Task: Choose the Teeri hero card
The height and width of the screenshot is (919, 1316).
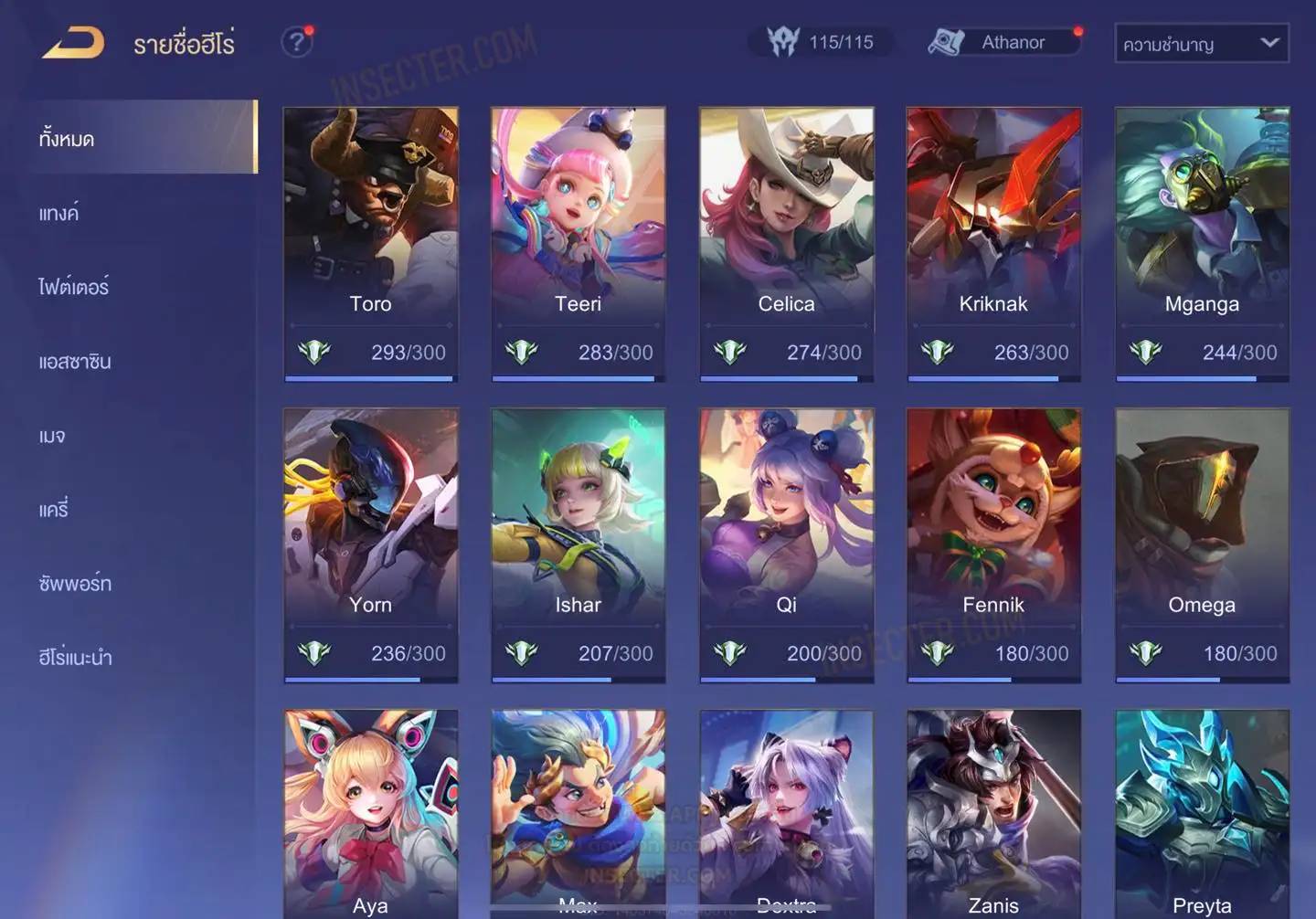Action: [x=578, y=242]
